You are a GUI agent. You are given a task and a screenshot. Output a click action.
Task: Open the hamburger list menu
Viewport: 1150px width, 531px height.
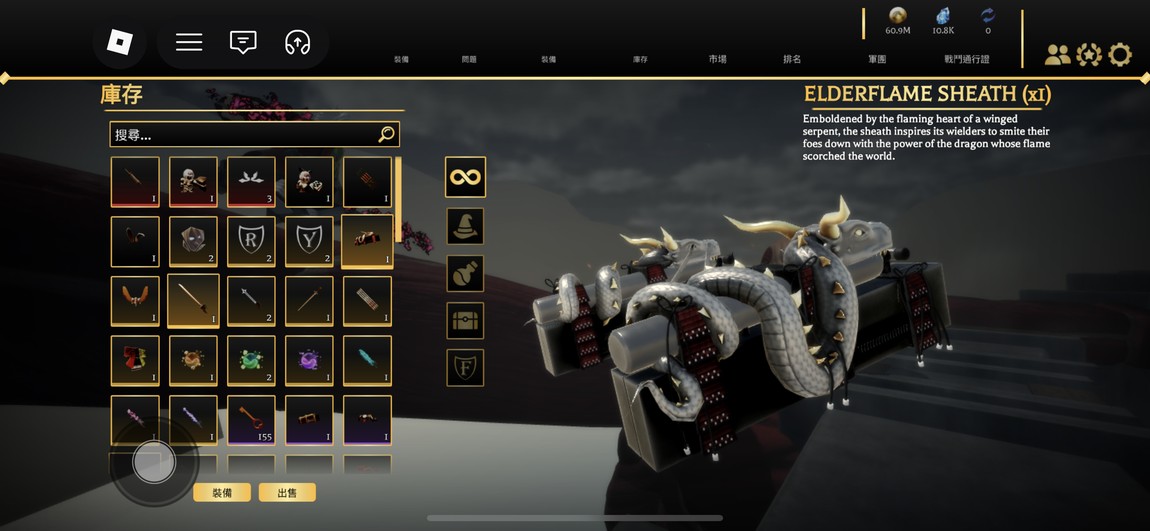(189, 42)
